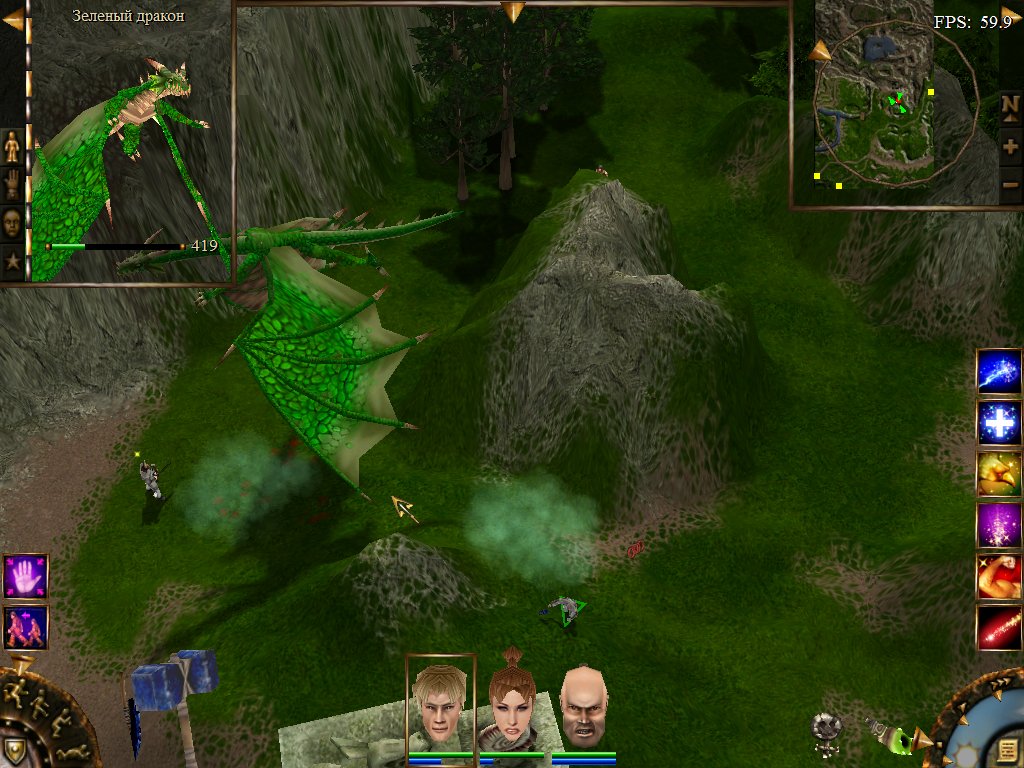Screen dimensions: 1024x768
Task: Reset minimap orientation with the N button
Action: click(x=1010, y=107)
